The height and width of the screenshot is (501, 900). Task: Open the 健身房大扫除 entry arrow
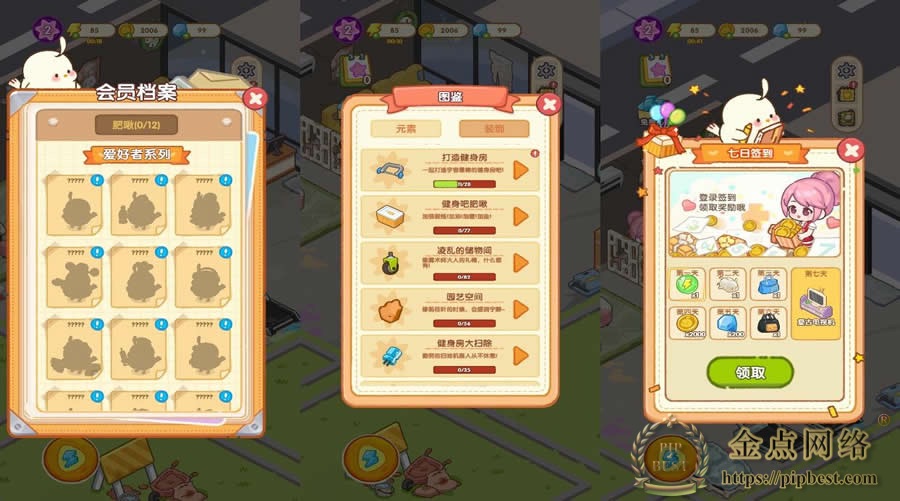(520, 354)
